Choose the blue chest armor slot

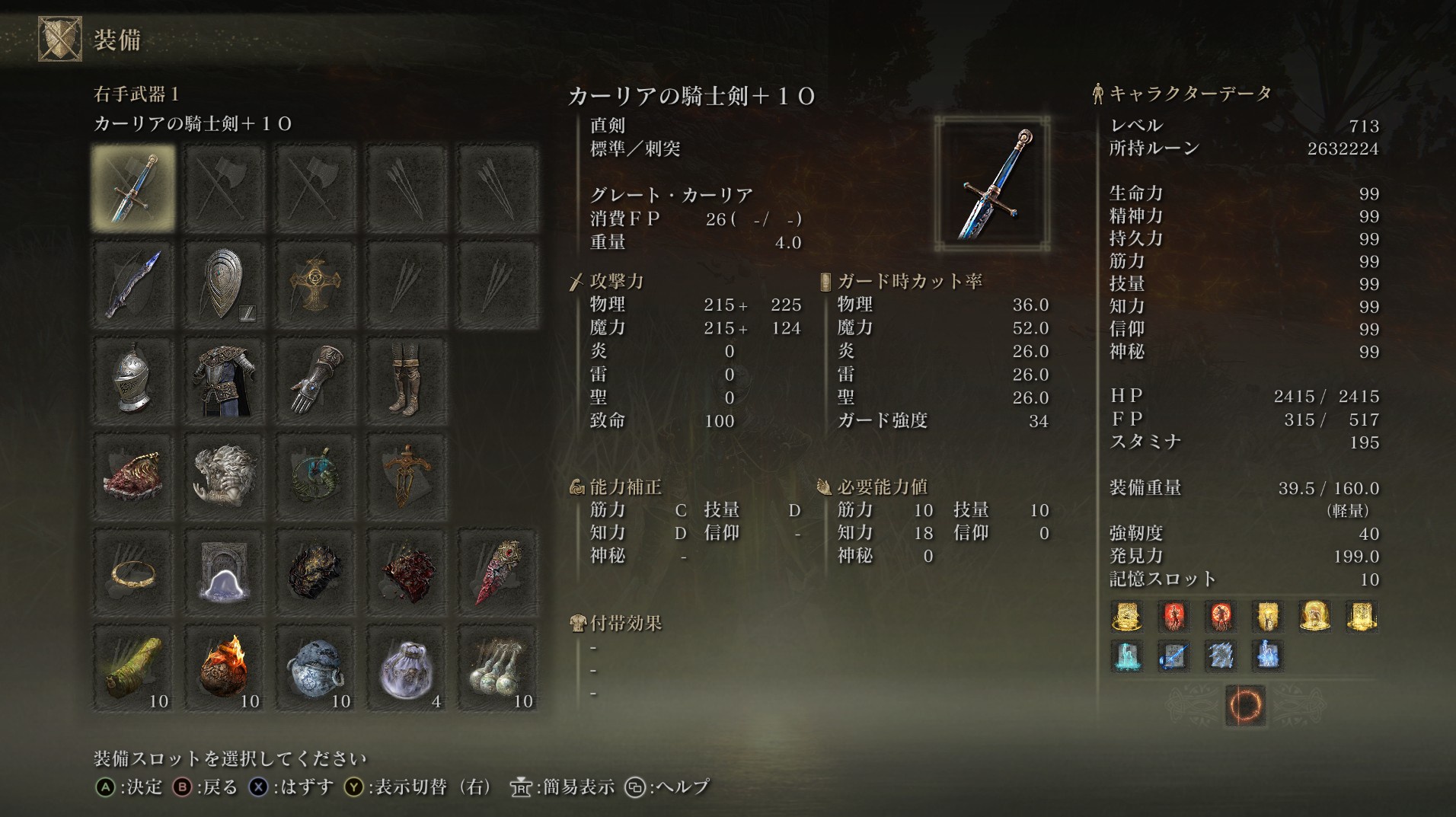tap(224, 381)
